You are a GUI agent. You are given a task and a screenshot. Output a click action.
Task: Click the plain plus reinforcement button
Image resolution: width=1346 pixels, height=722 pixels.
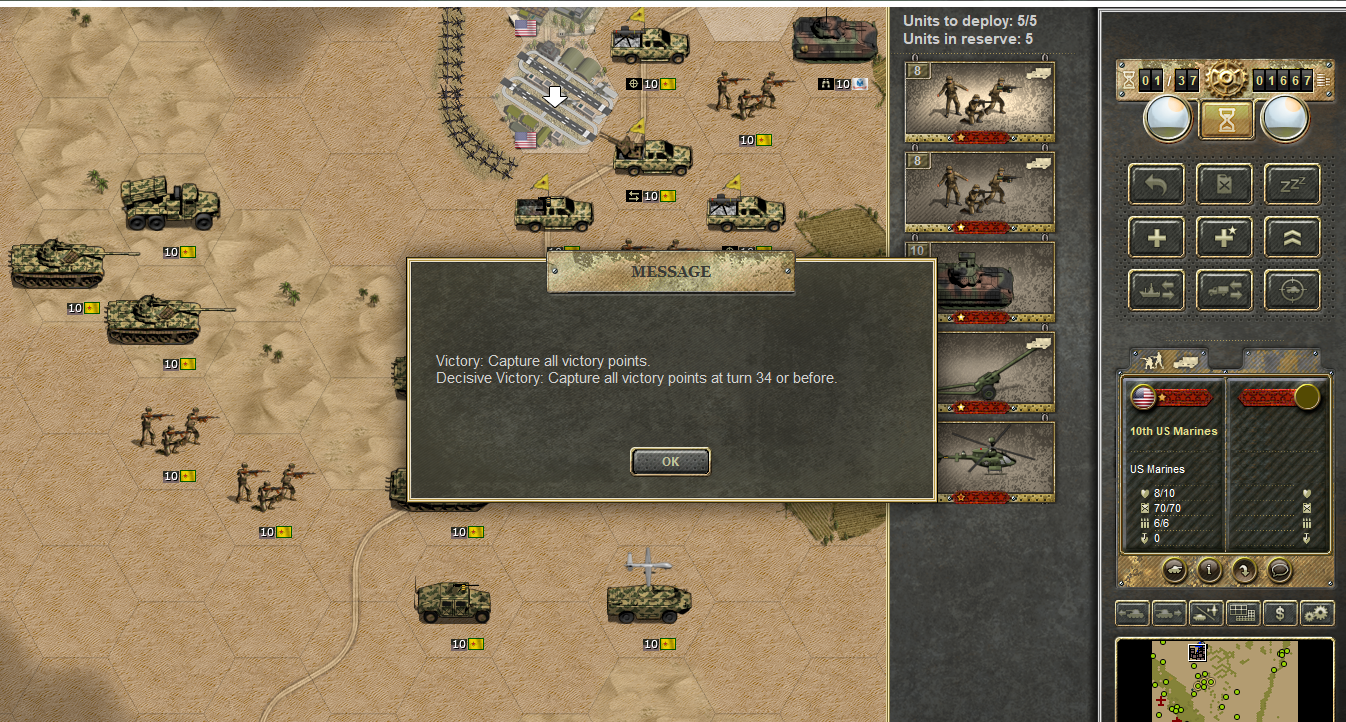coord(1157,237)
